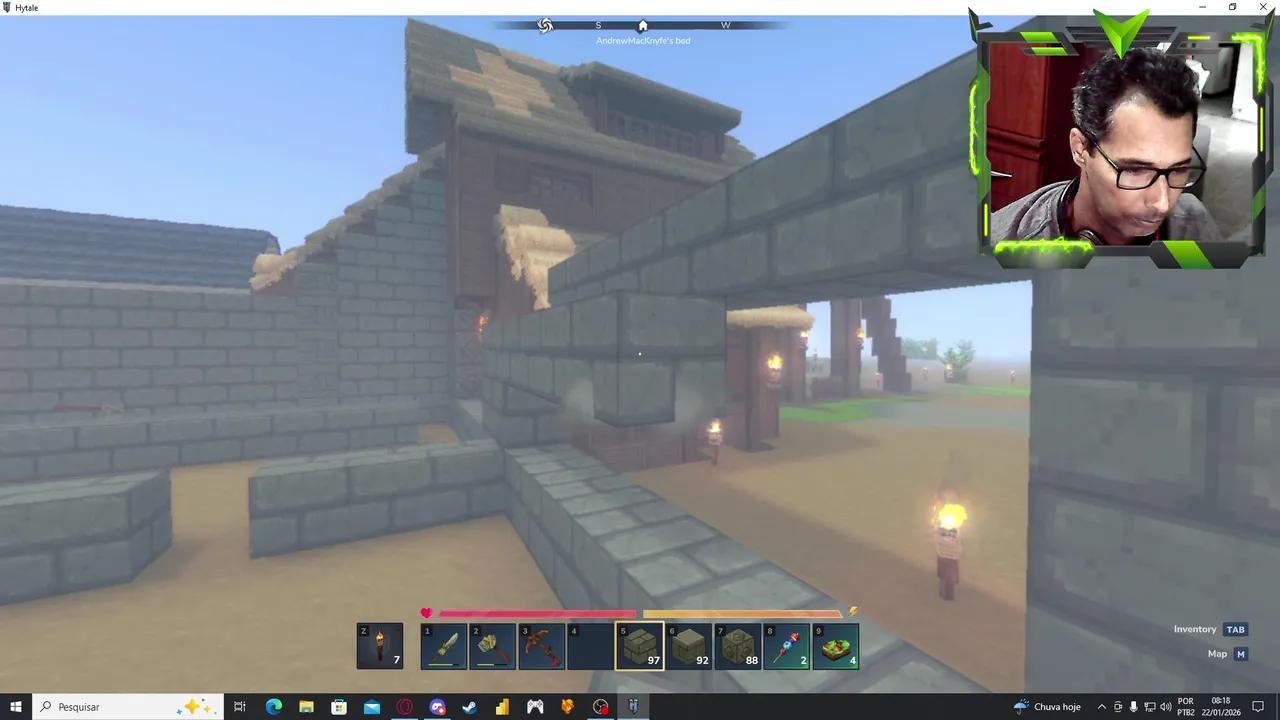
Task: Click the swirl portal icon on the compass bar
Action: [544, 25]
